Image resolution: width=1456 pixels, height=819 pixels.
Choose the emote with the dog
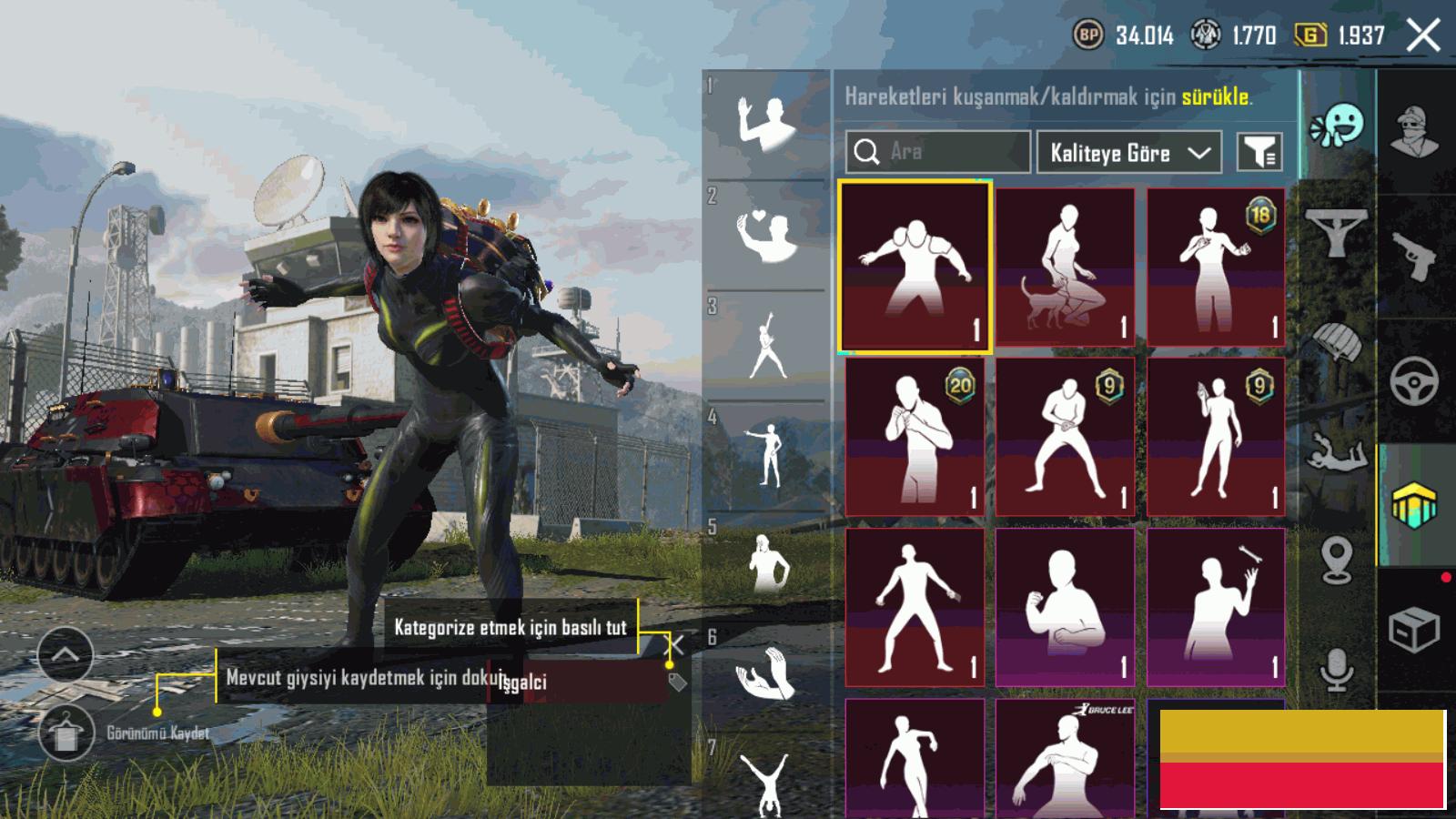point(1065,266)
